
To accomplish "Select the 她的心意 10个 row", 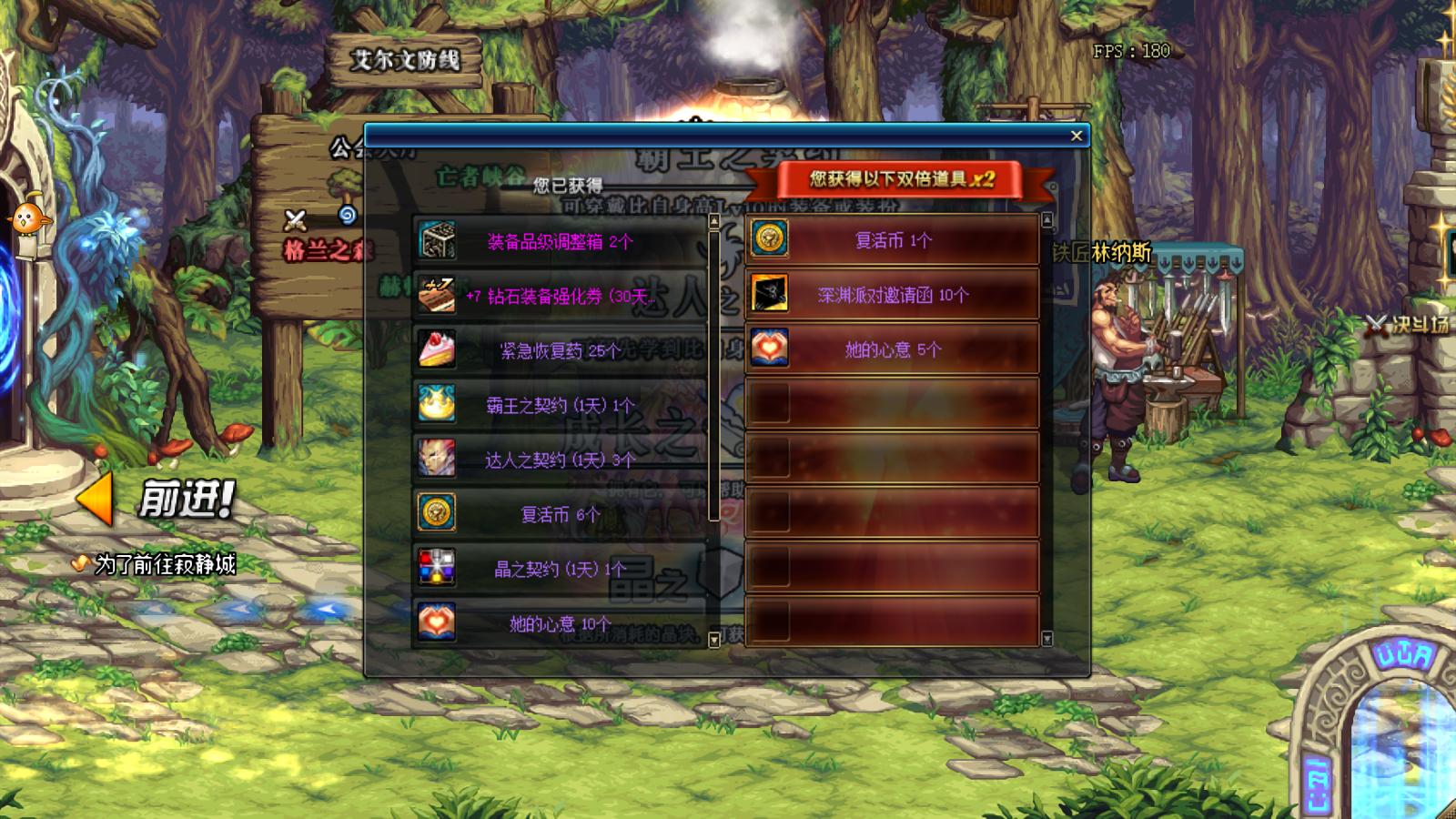I will click(559, 623).
